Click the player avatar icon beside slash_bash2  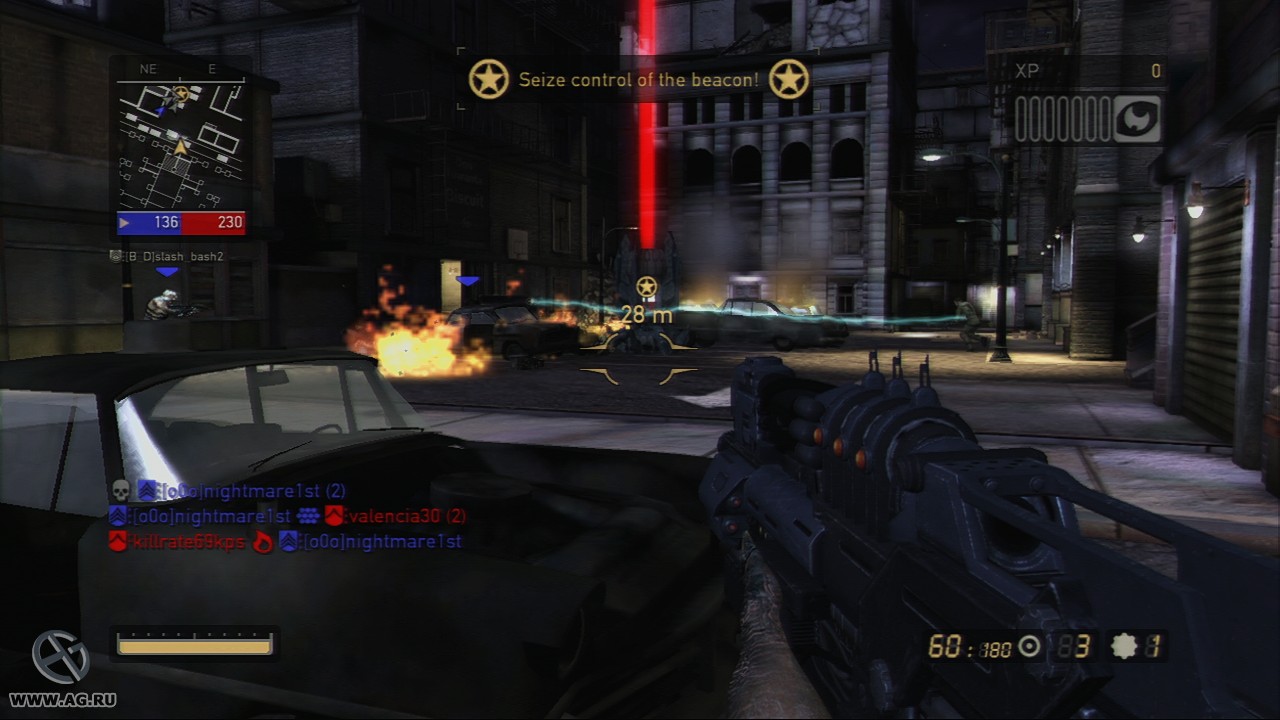(117, 255)
